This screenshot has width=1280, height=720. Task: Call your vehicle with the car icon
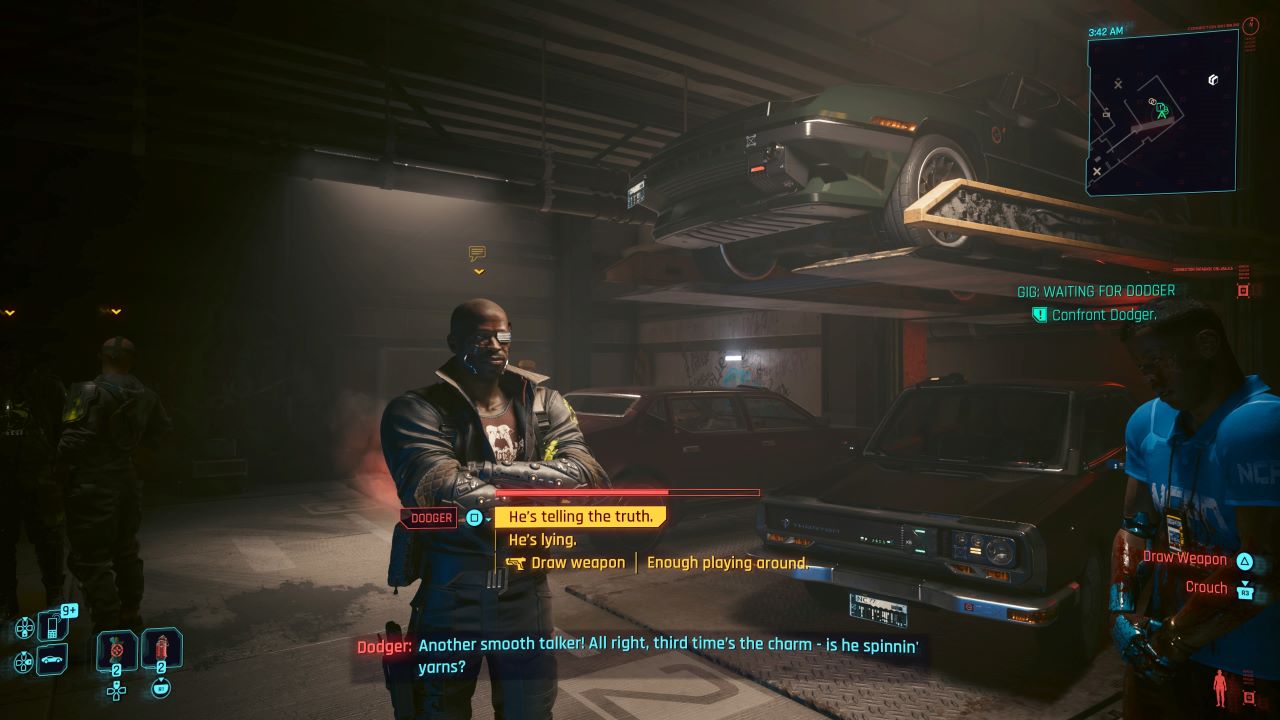click(x=52, y=660)
